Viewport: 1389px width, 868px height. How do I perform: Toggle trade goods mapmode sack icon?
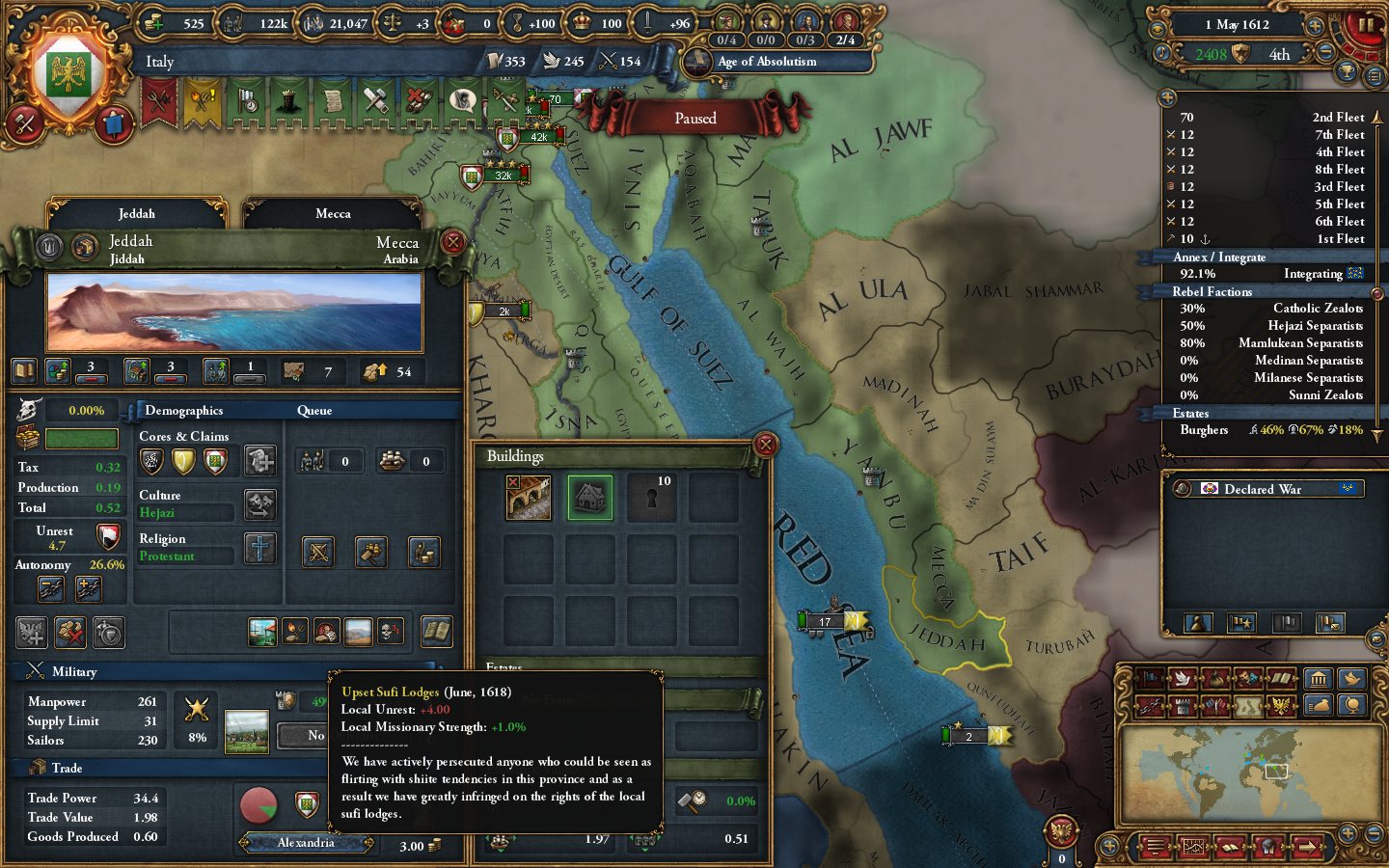tap(1215, 678)
